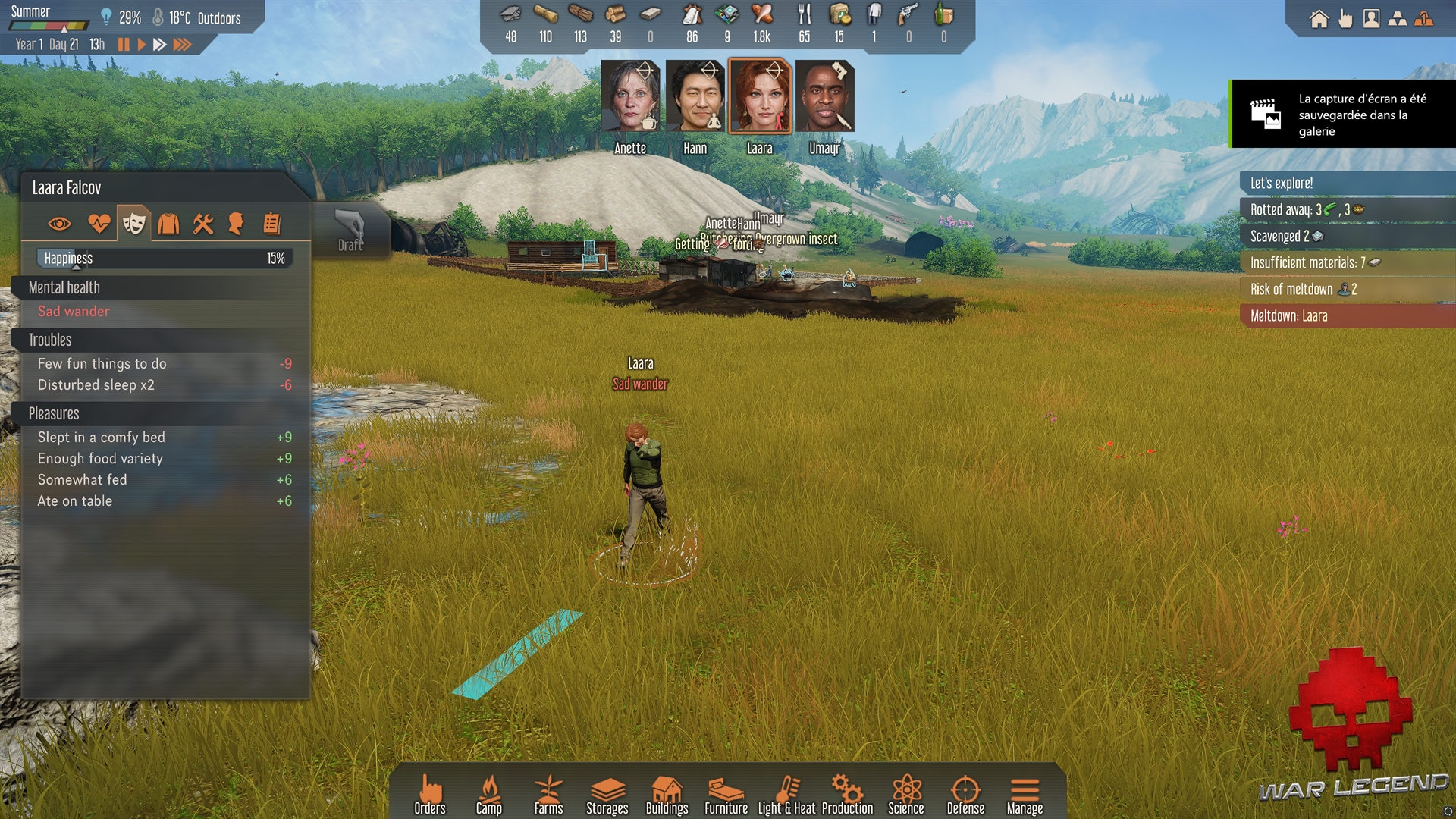Open the Science menu
This screenshot has width=1456, height=819.
pyautogui.click(x=906, y=795)
